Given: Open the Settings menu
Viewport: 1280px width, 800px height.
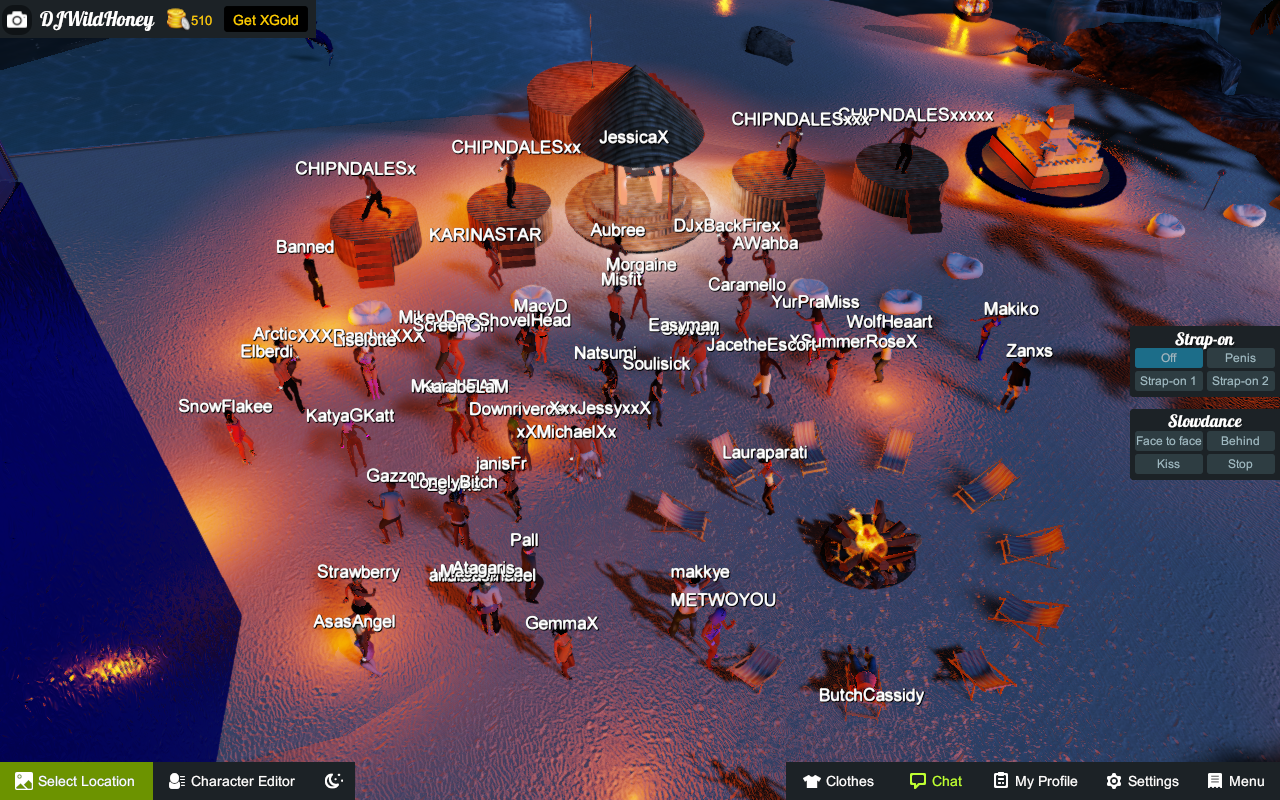Looking at the screenshot, I should (1142, 781).
